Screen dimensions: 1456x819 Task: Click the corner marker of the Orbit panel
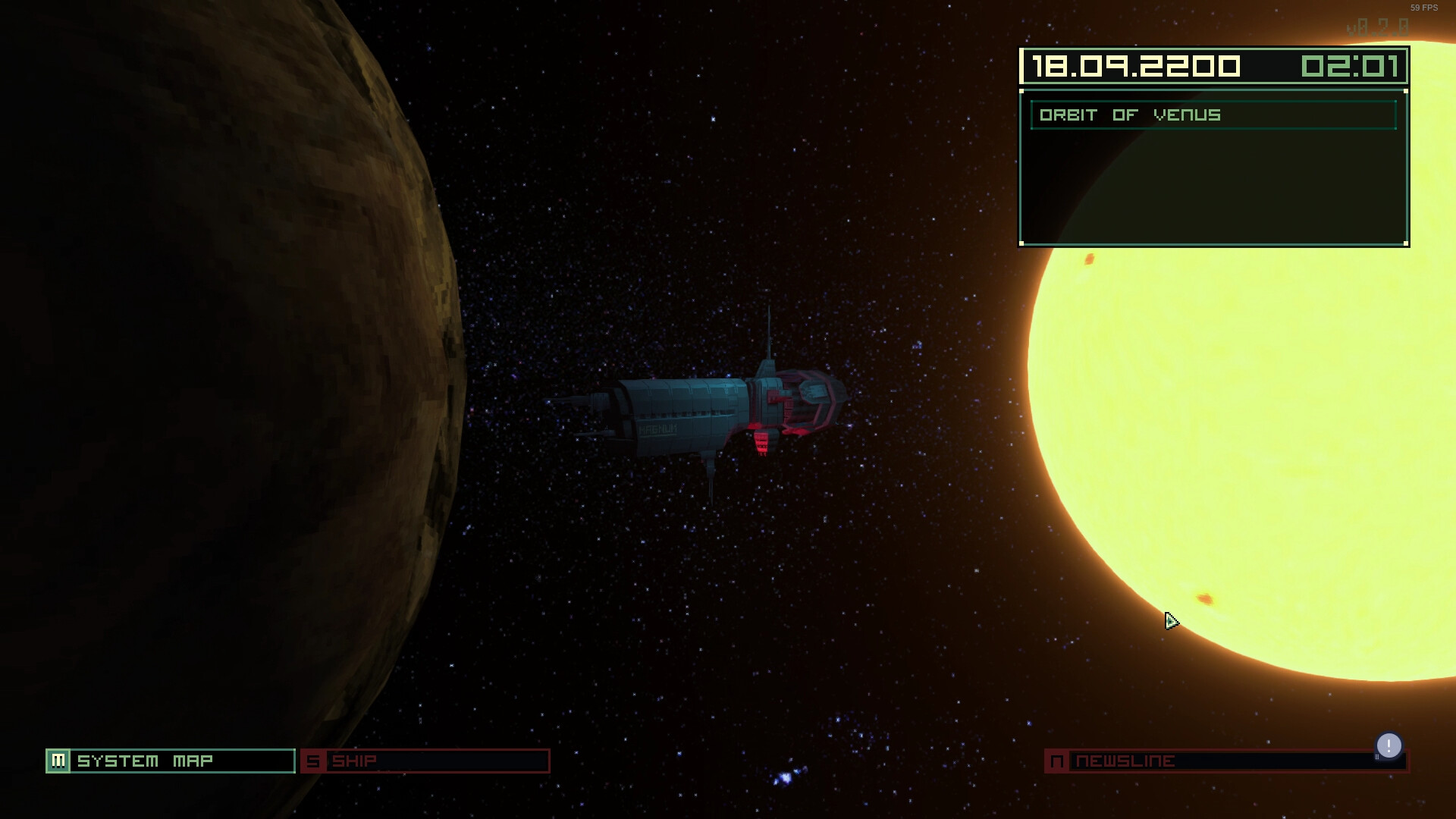1023,92
